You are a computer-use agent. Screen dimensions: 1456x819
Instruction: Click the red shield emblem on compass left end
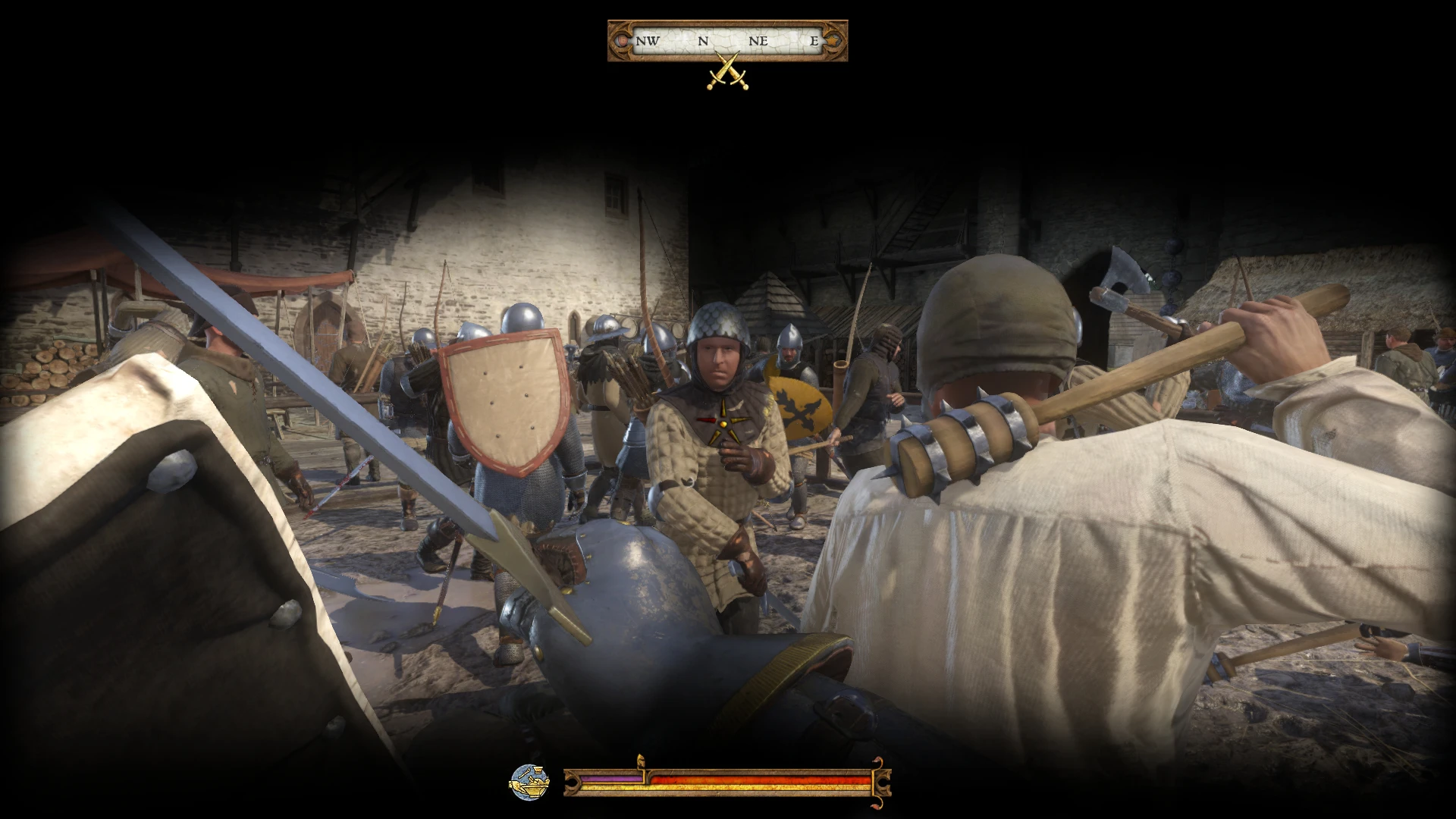pos(622,41)
